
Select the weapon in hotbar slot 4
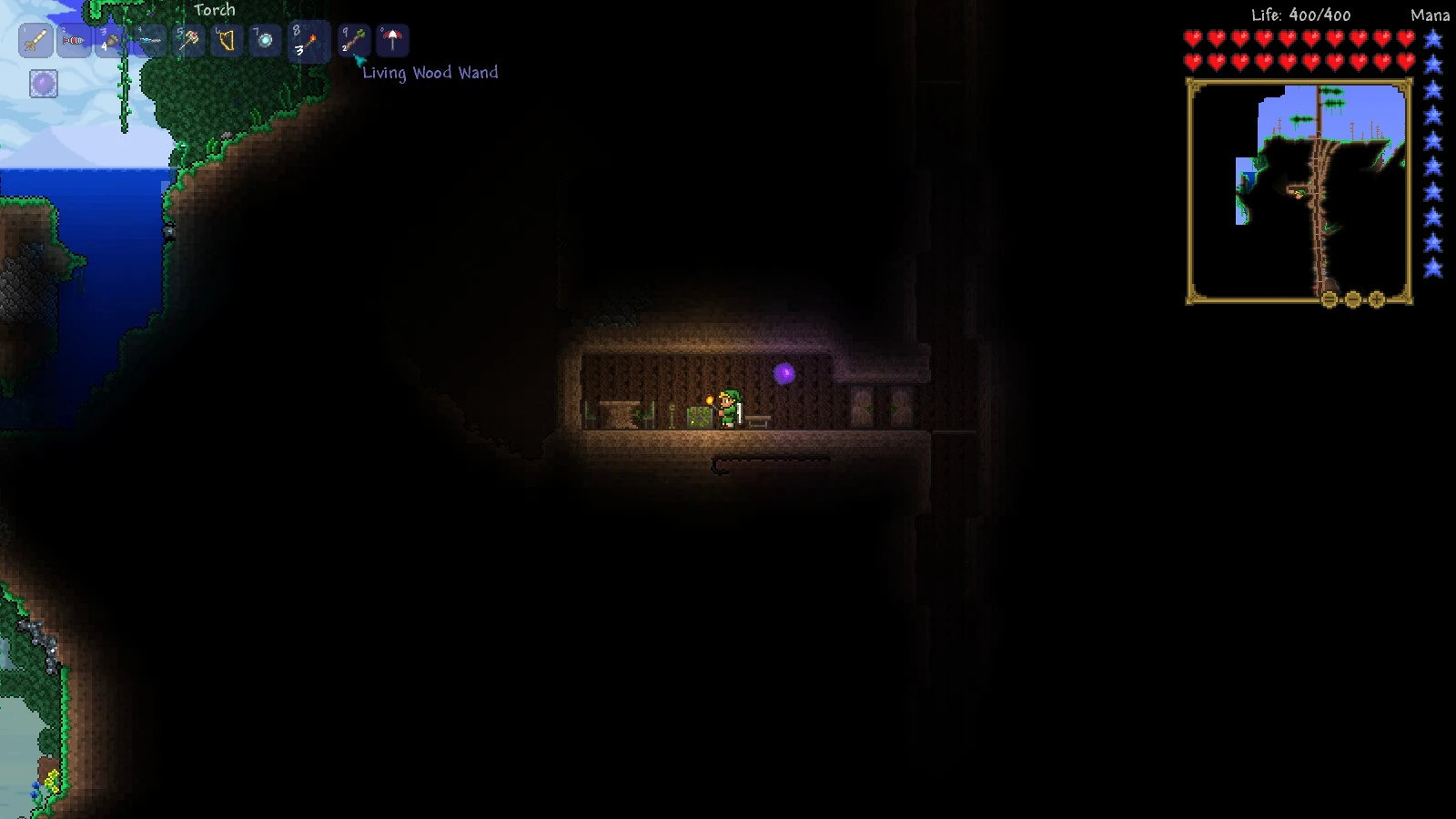tap(147, 40)
